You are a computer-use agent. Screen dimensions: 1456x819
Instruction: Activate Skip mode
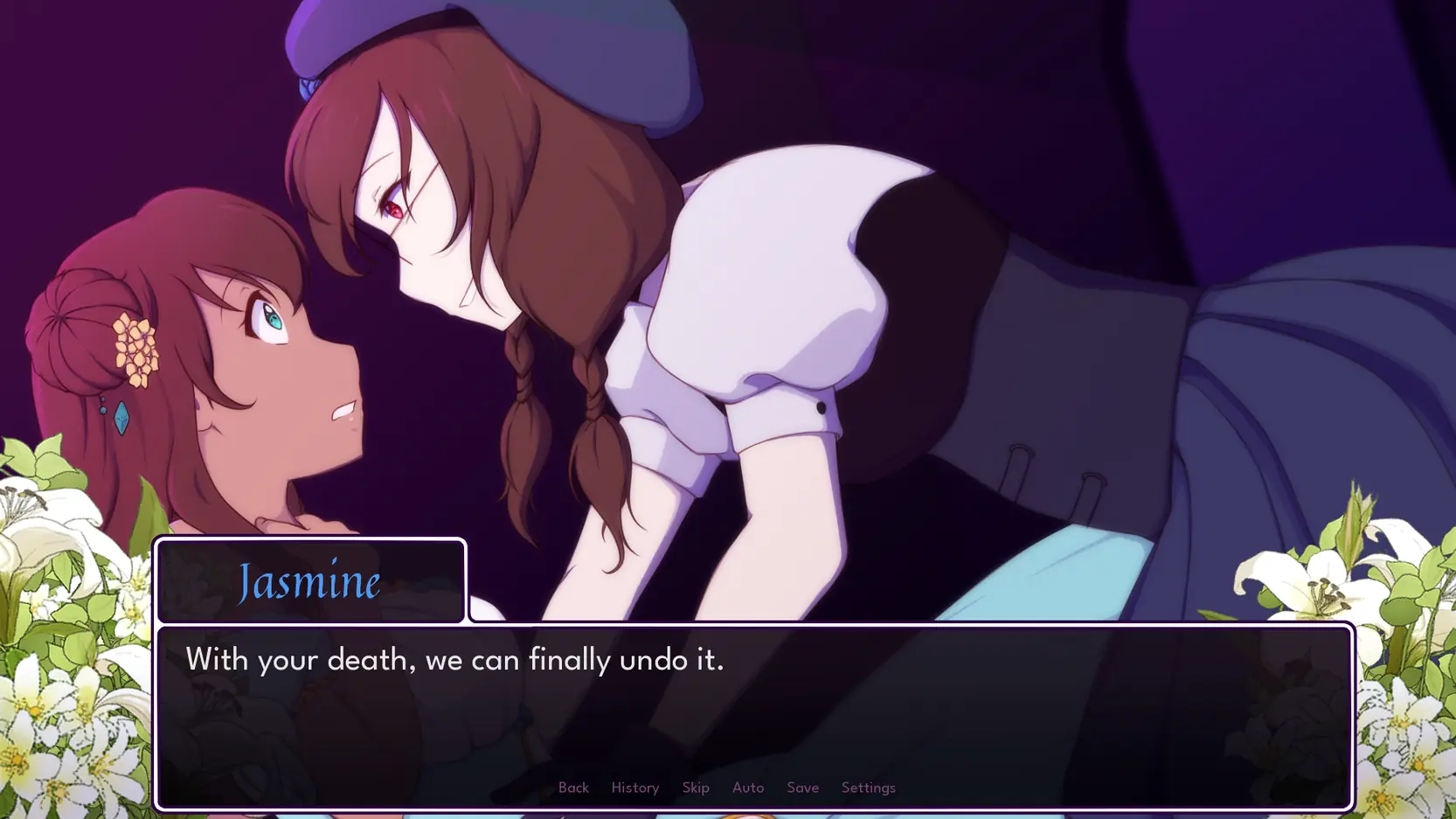pos(696,788)
